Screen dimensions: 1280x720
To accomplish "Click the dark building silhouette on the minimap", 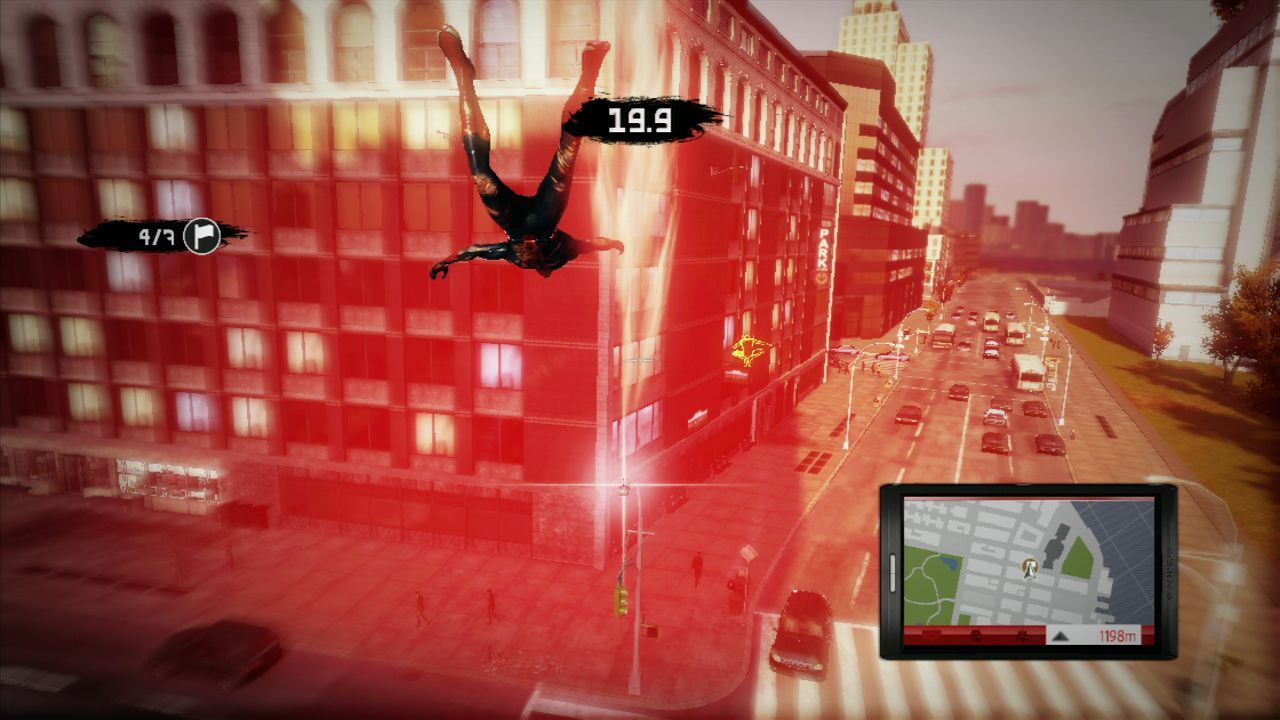I will point(1054,547).
